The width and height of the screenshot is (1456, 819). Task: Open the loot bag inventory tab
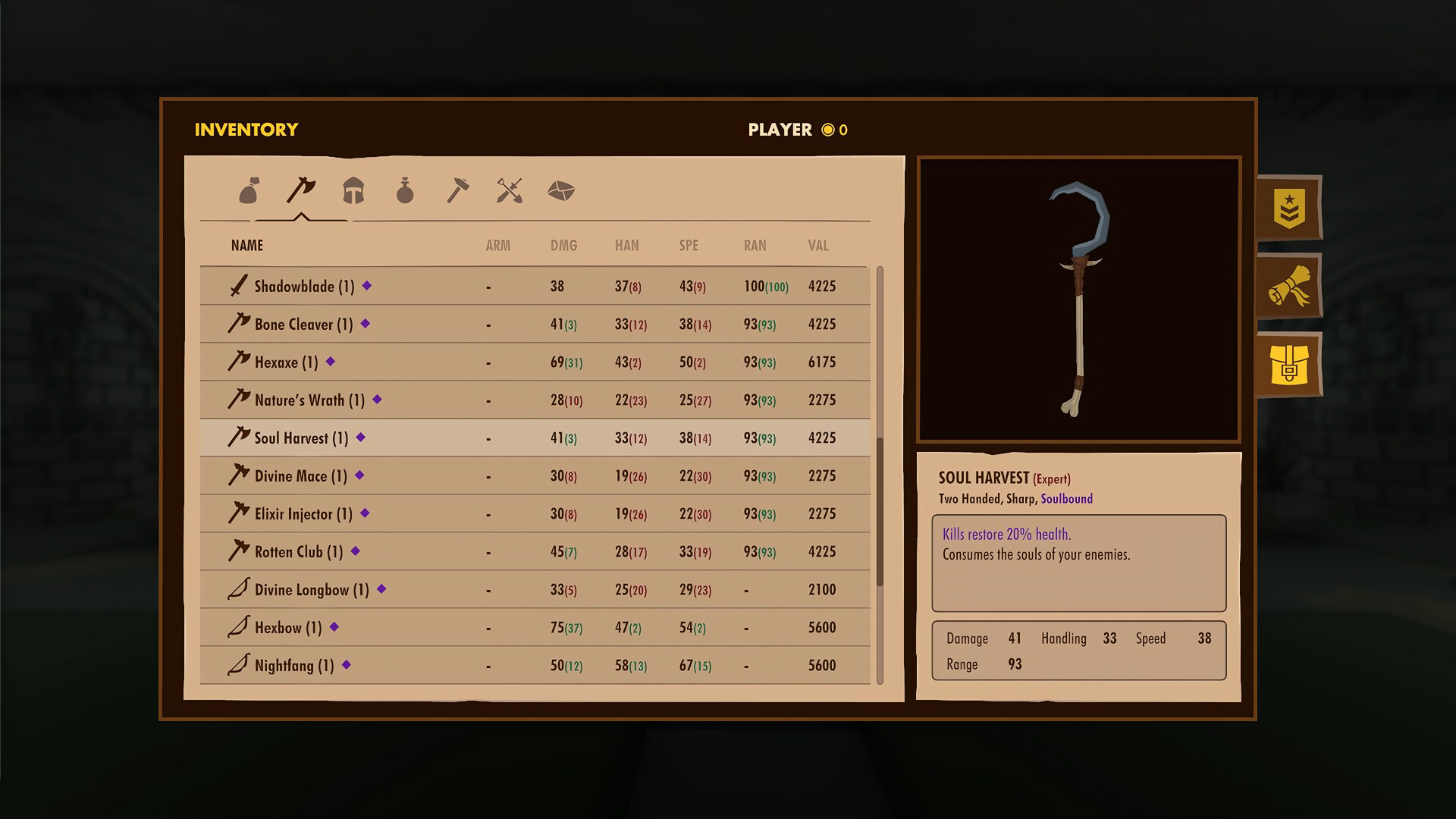[248, 191]
